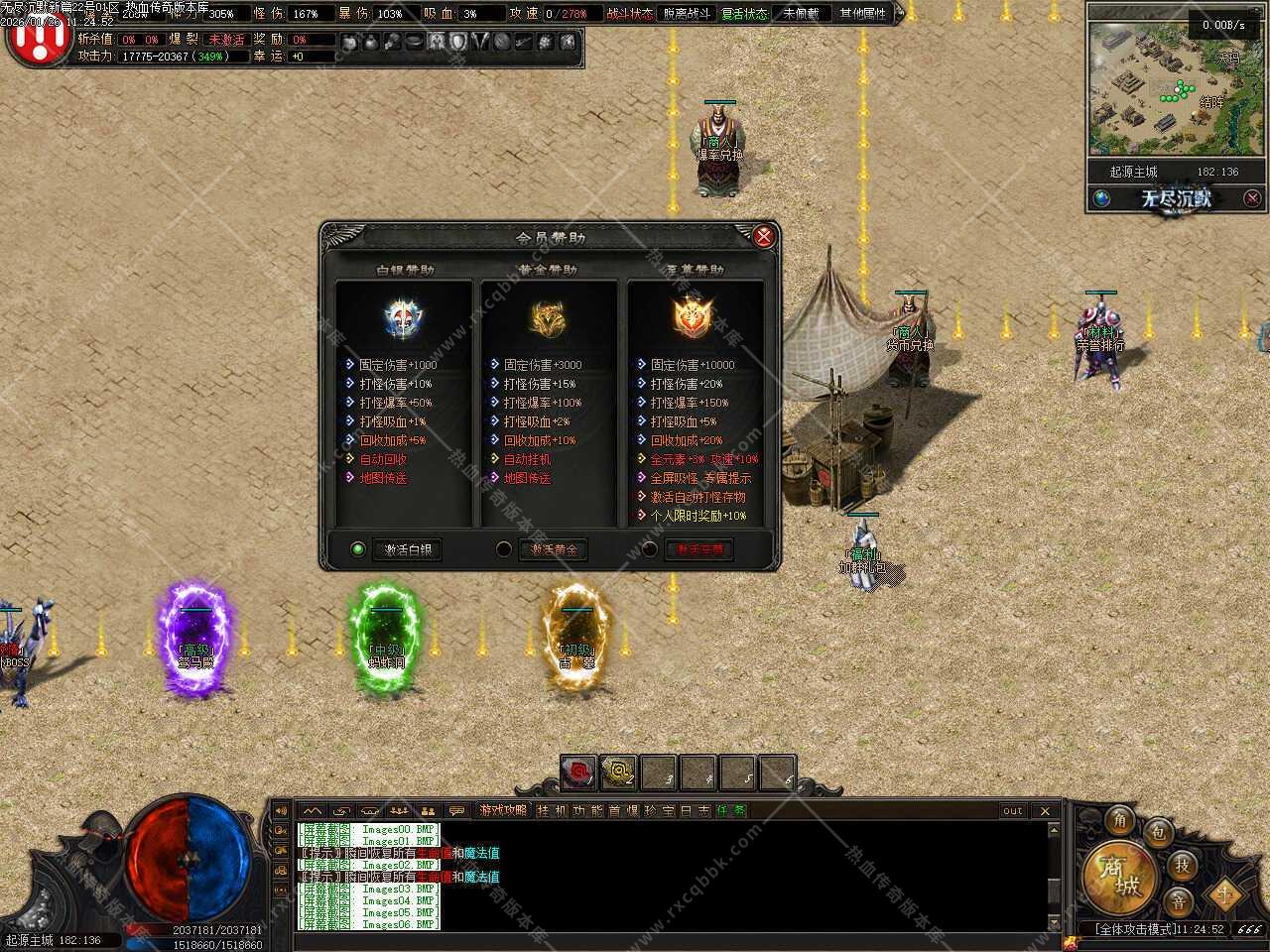Toggle sound with the 音 button
Viewport: 1270px width, 952px height.
point(1178,901)
